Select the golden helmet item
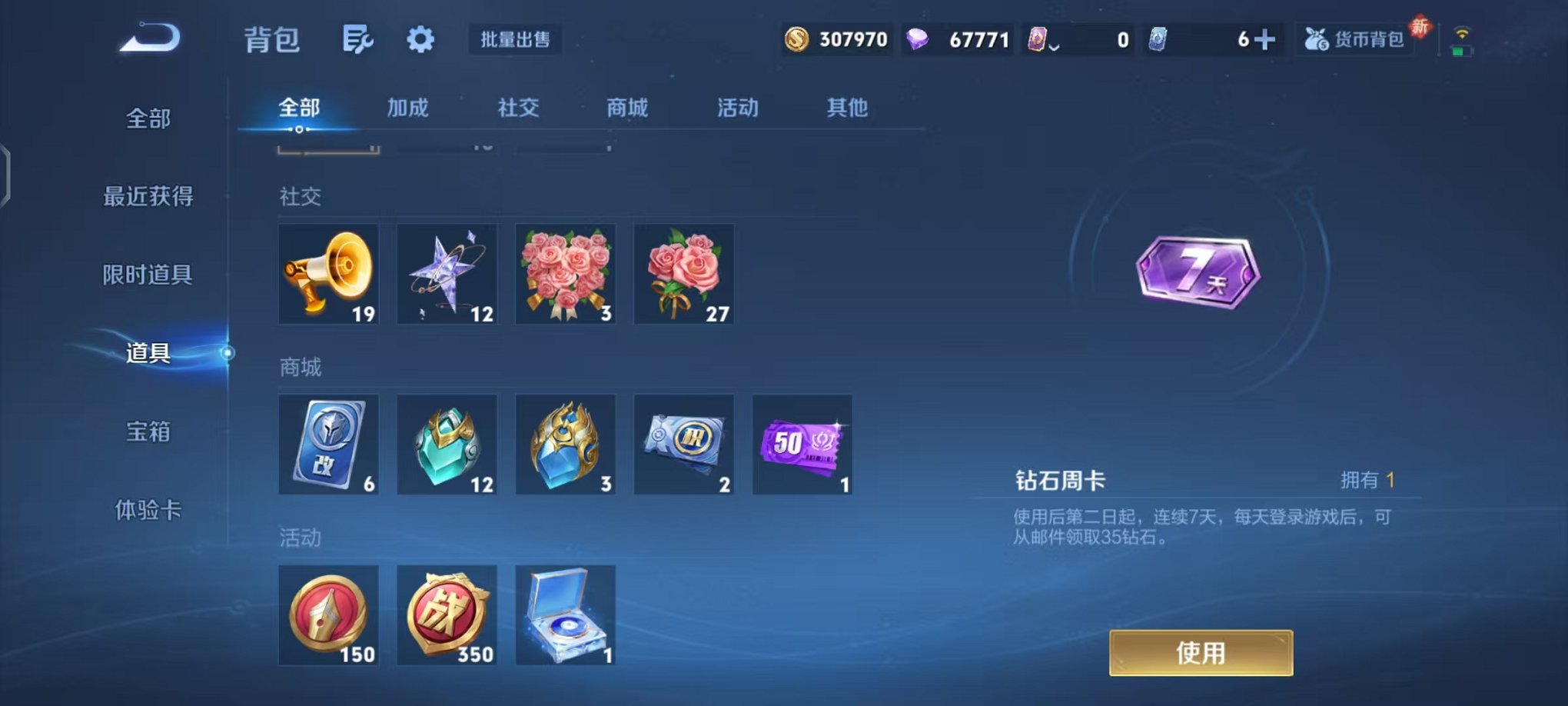1568x706 pixels. point(565,446)
